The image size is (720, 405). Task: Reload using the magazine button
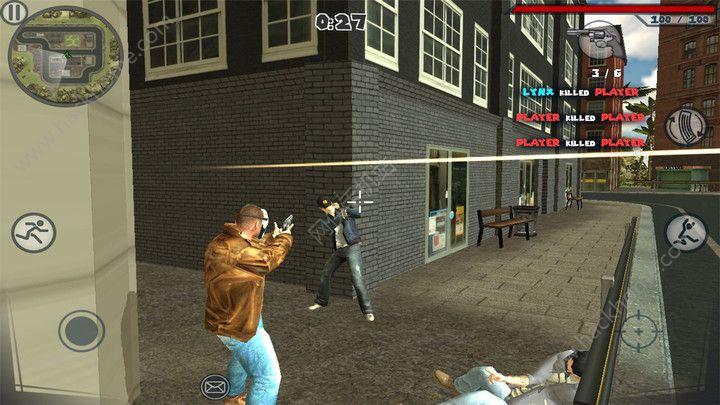(x=686, y=127)
